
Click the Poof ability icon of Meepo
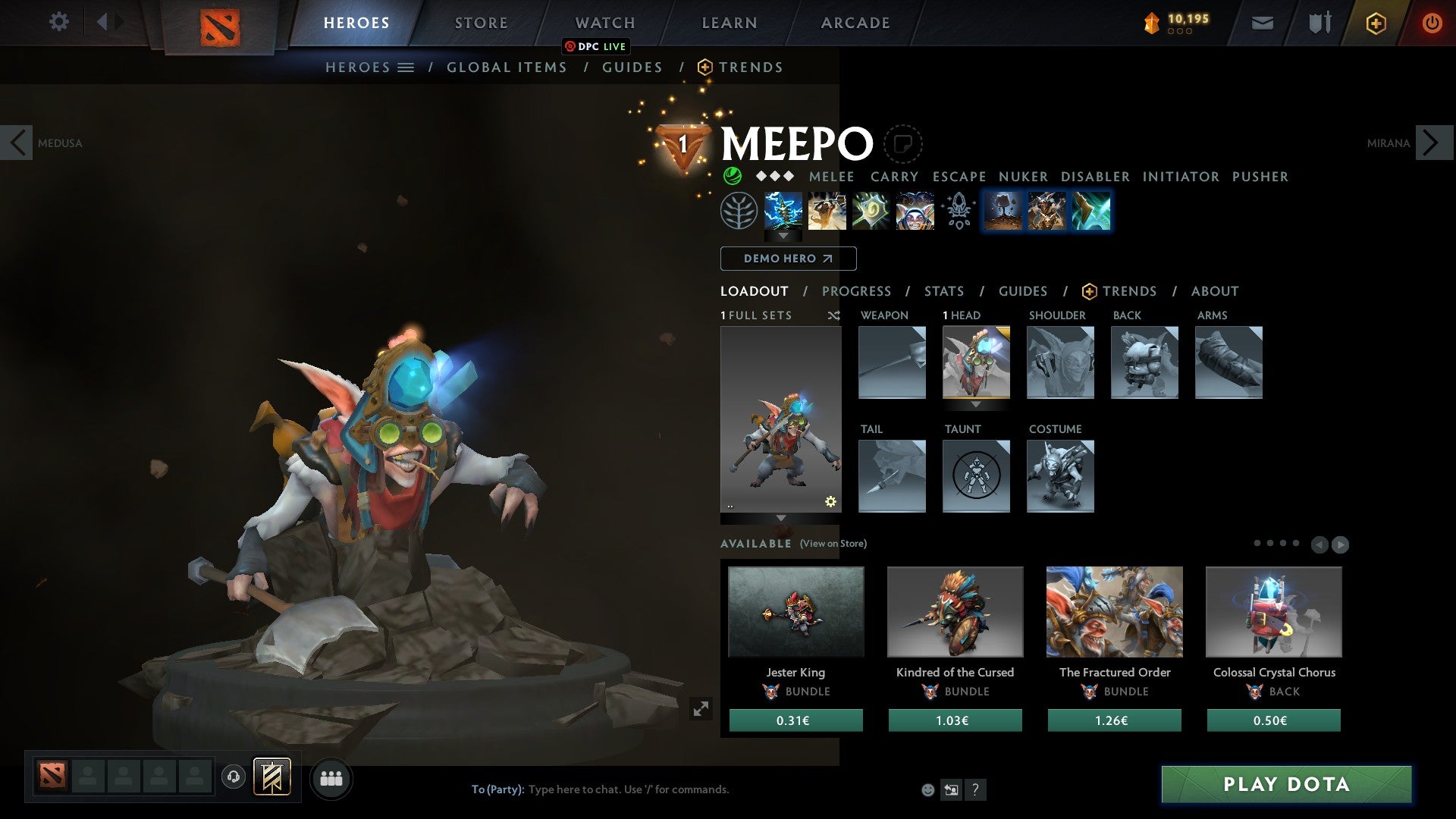[x=827, y=211]
